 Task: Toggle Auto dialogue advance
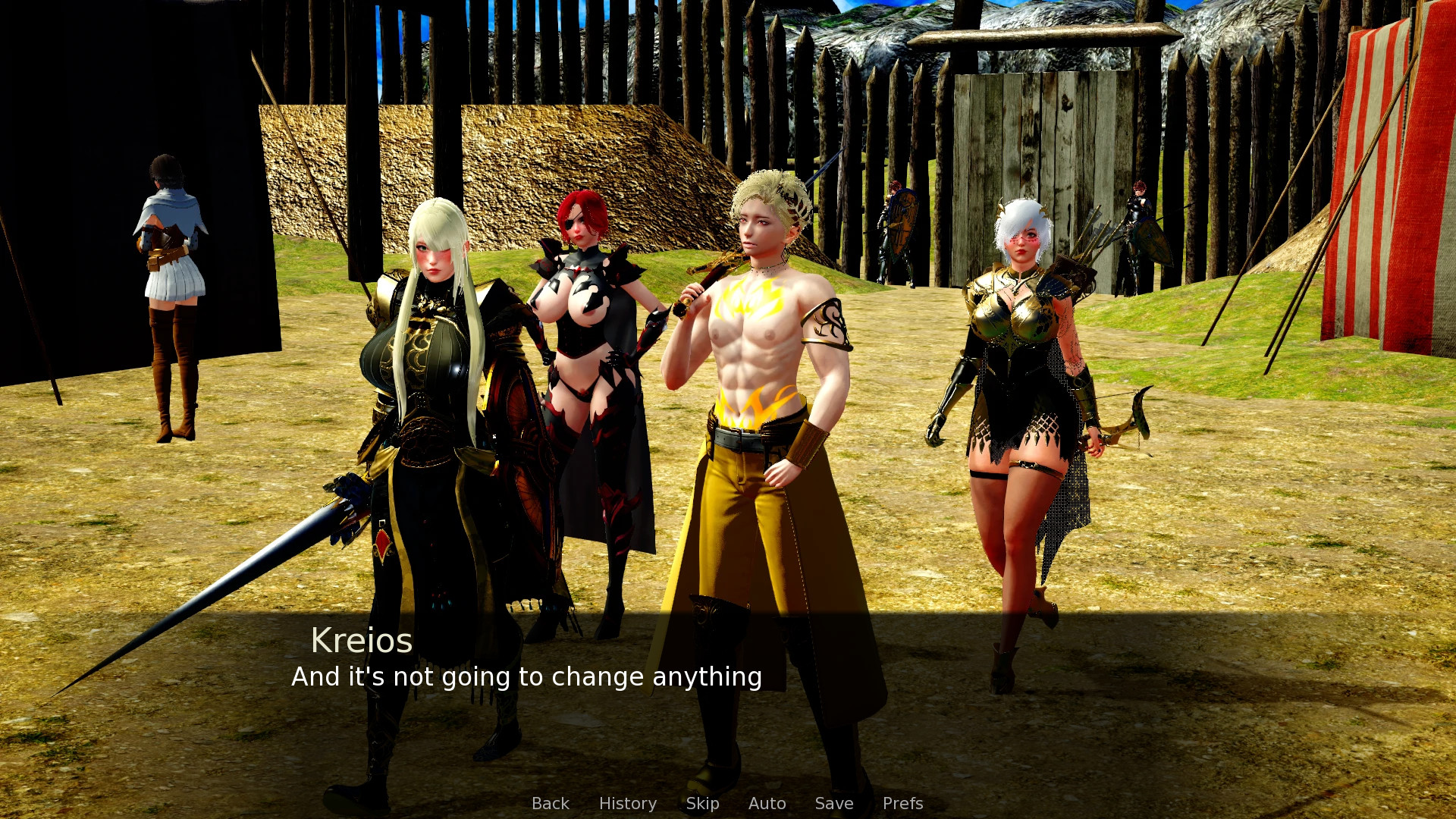pyautogui.click(x=767, y=803)
